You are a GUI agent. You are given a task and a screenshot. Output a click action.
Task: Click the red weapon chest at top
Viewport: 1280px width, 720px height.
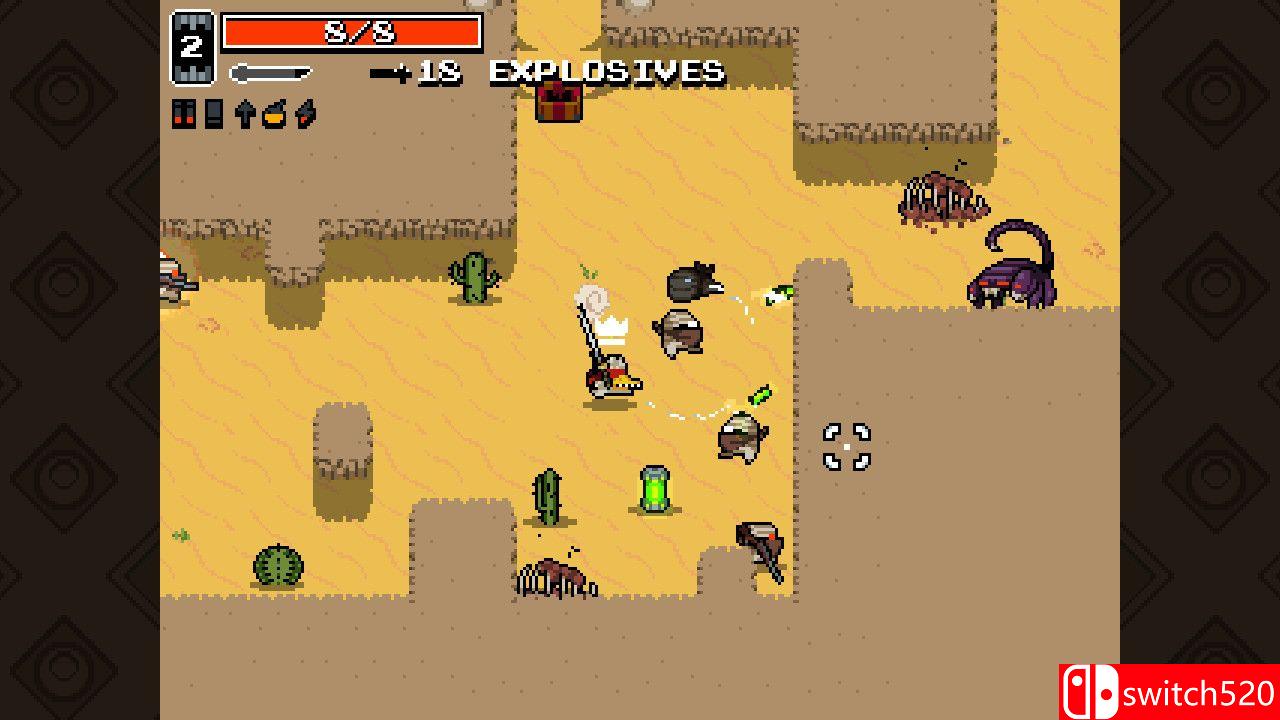559,104
